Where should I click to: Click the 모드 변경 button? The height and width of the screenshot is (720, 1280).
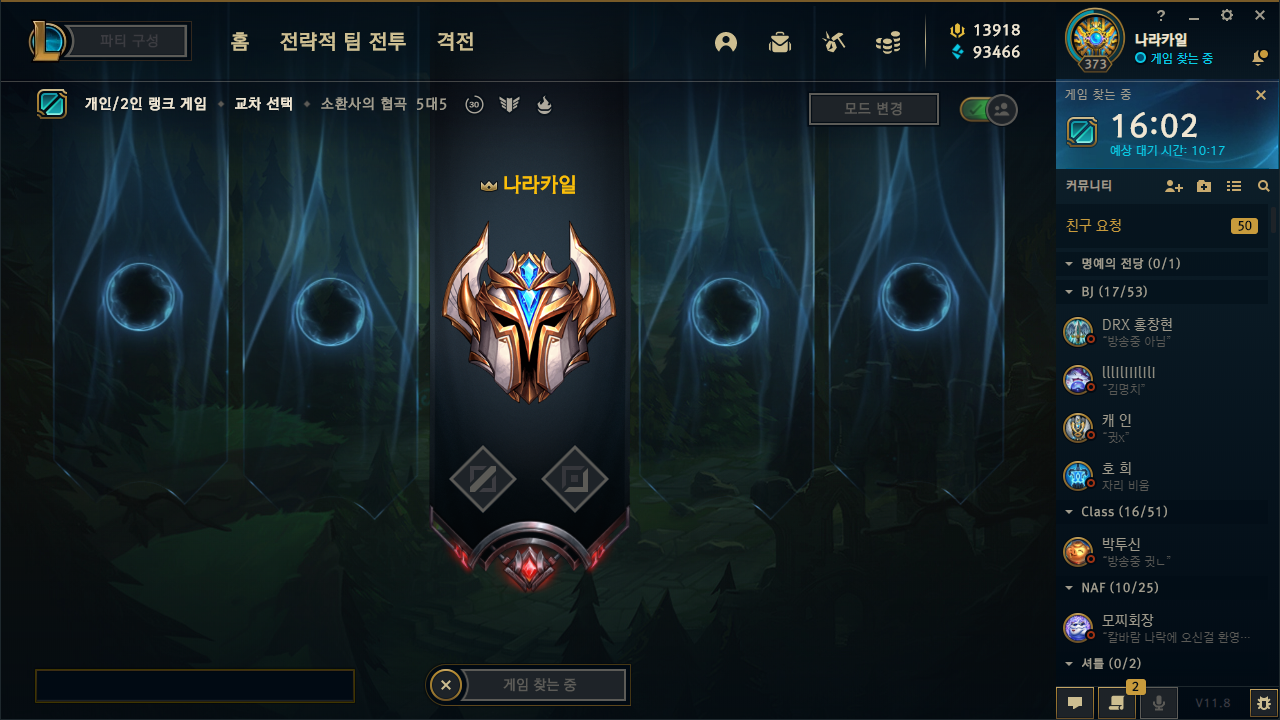click(873, 110)
